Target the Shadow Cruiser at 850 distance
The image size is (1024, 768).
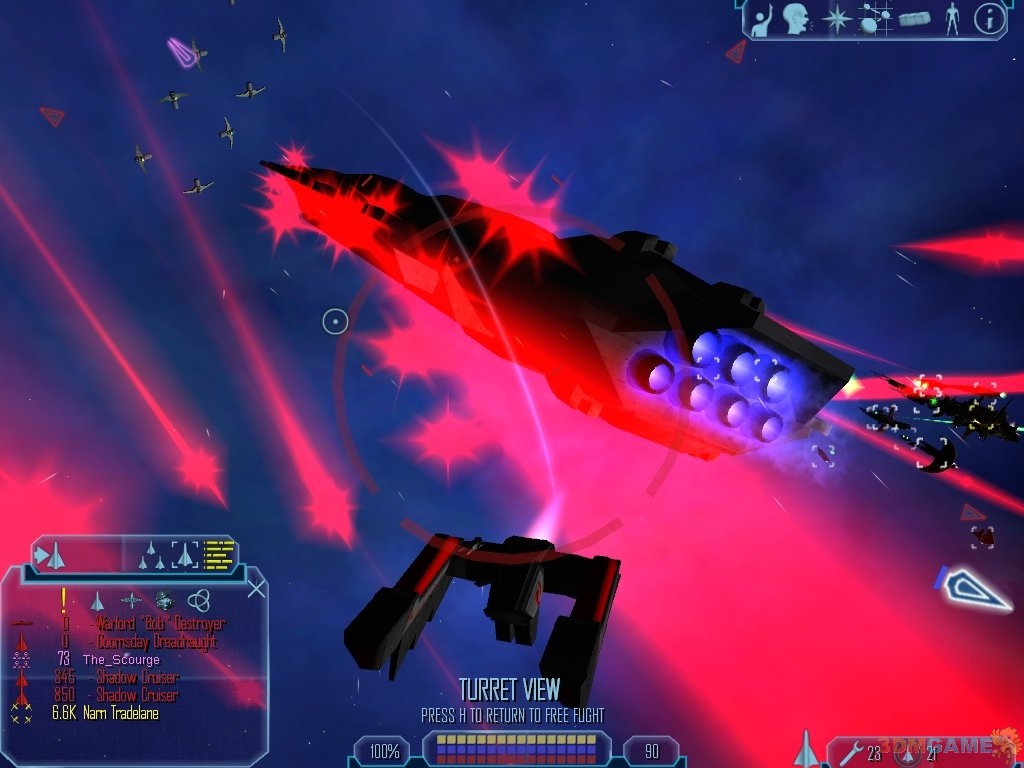(137, 695)
